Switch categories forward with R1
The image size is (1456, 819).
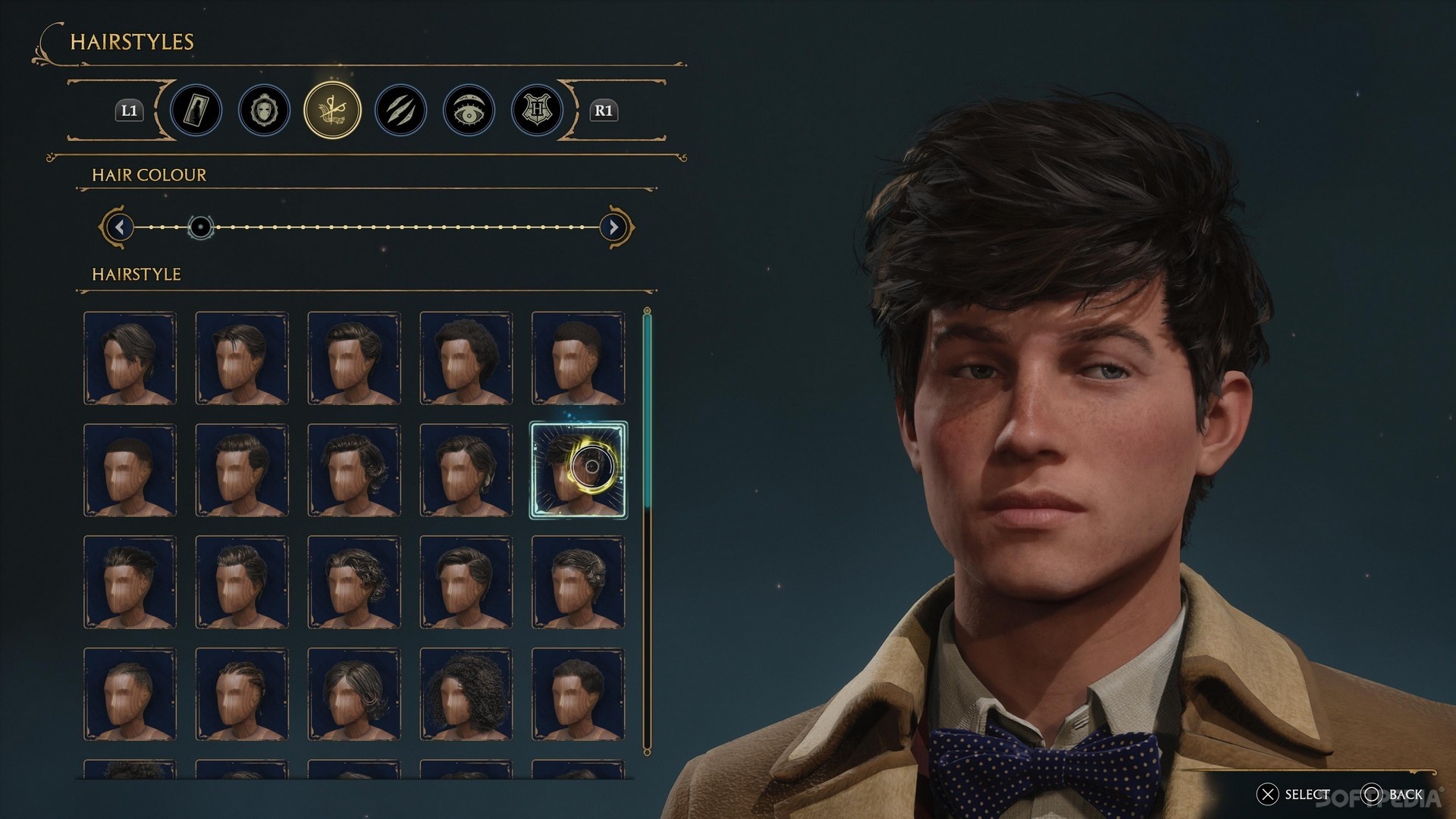click(x=603, y=110)
